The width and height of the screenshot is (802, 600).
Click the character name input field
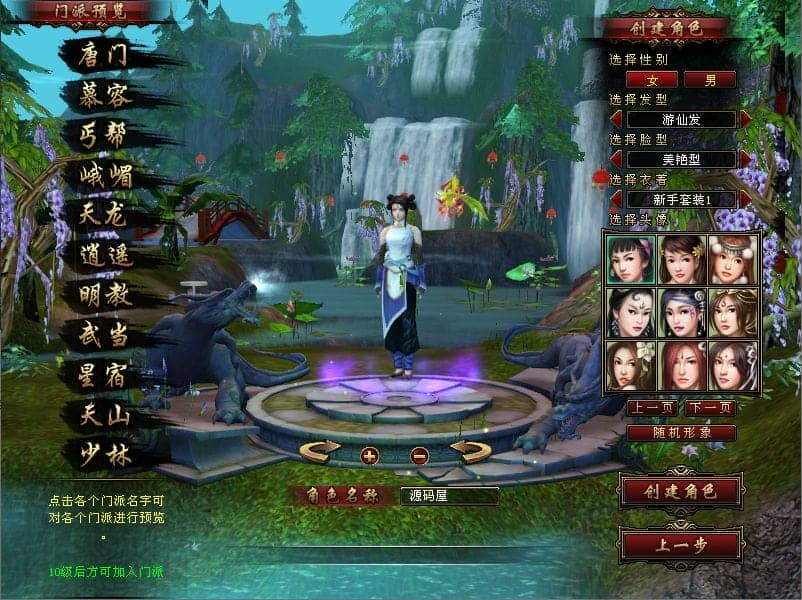449,495
